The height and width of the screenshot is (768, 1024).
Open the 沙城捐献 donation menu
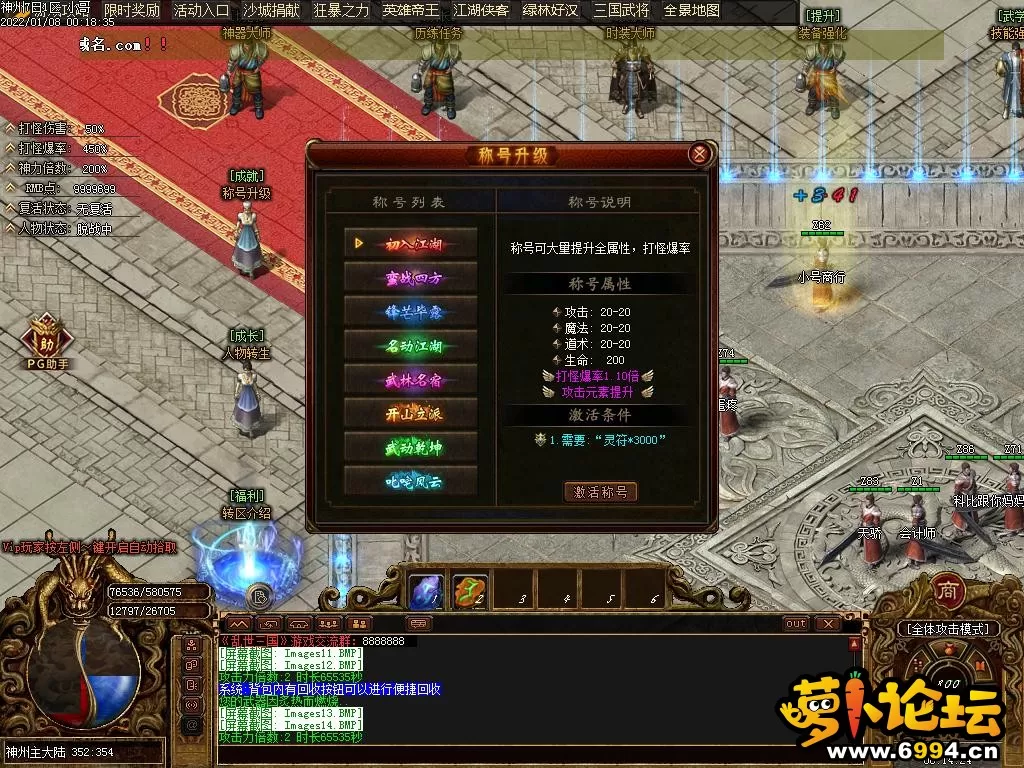(271, 11)
